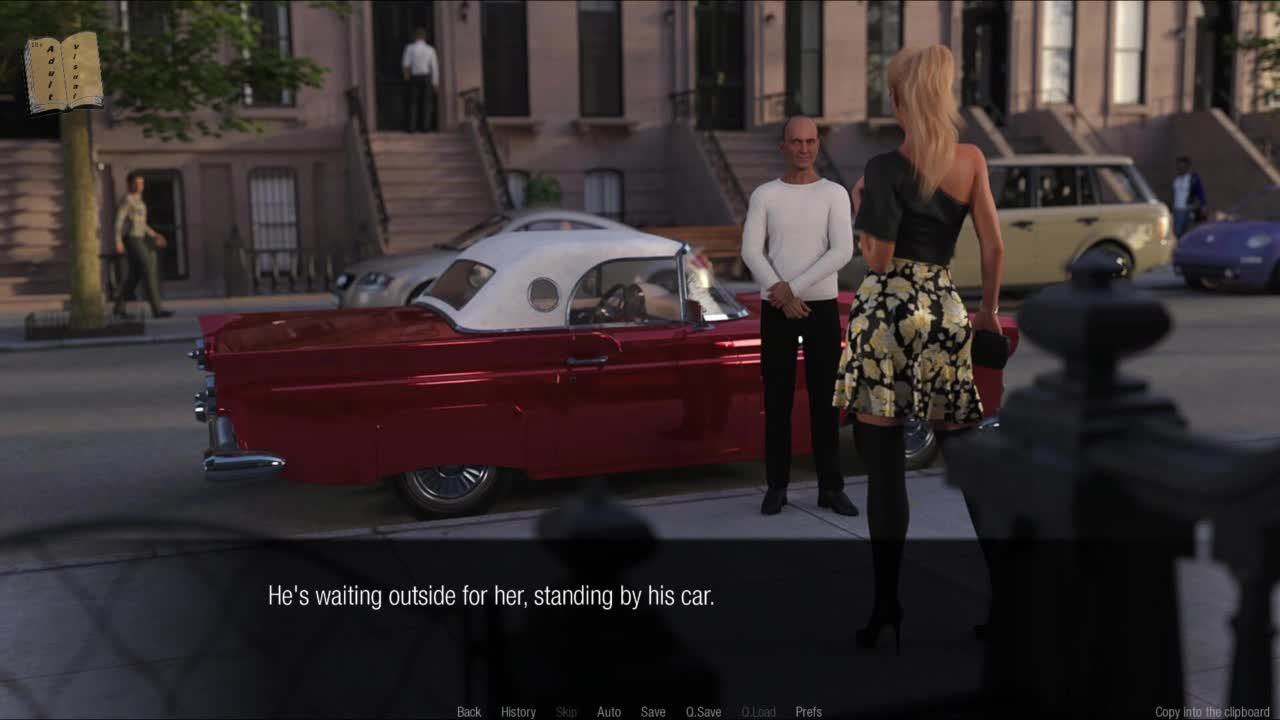
Task: Open the dialogue History log
Action: 518,712
